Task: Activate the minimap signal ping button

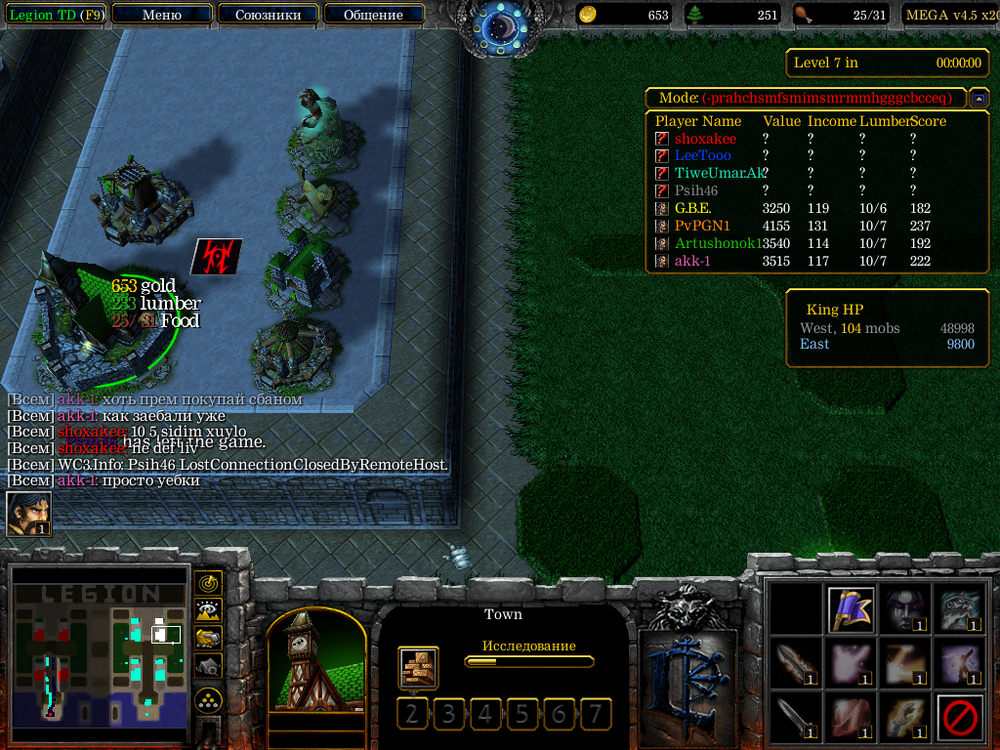Action: 208,582
